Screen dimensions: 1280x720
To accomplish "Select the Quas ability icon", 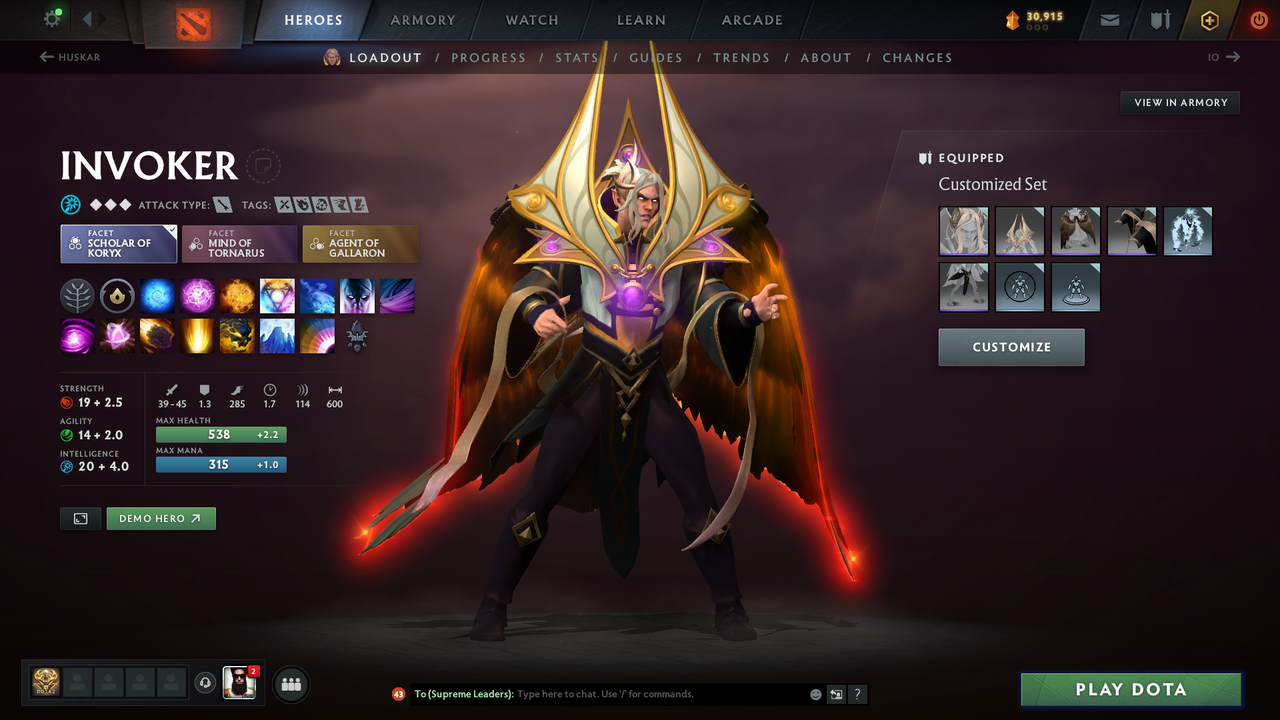I will point(157,295).
